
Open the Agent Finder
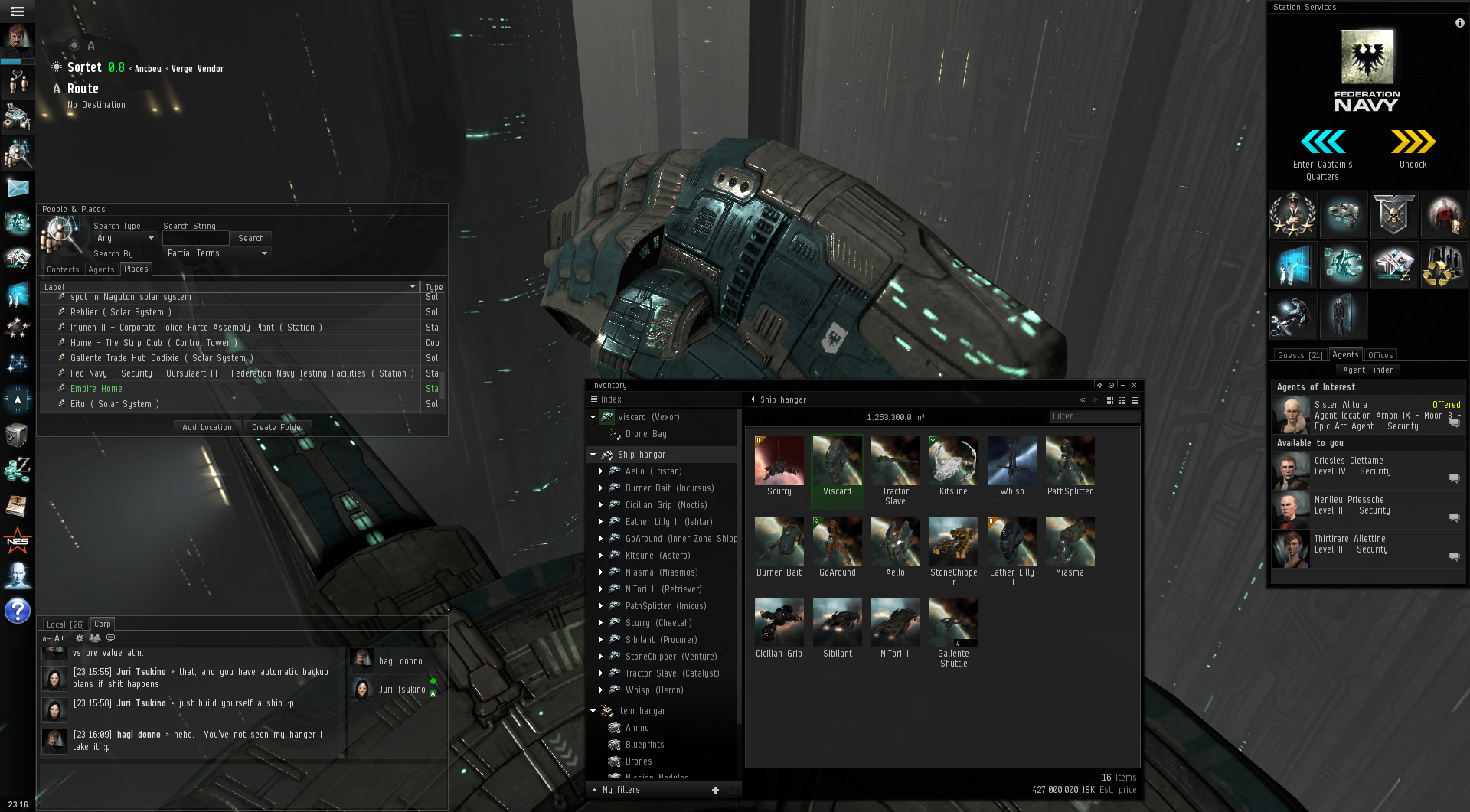point(1367,370)
